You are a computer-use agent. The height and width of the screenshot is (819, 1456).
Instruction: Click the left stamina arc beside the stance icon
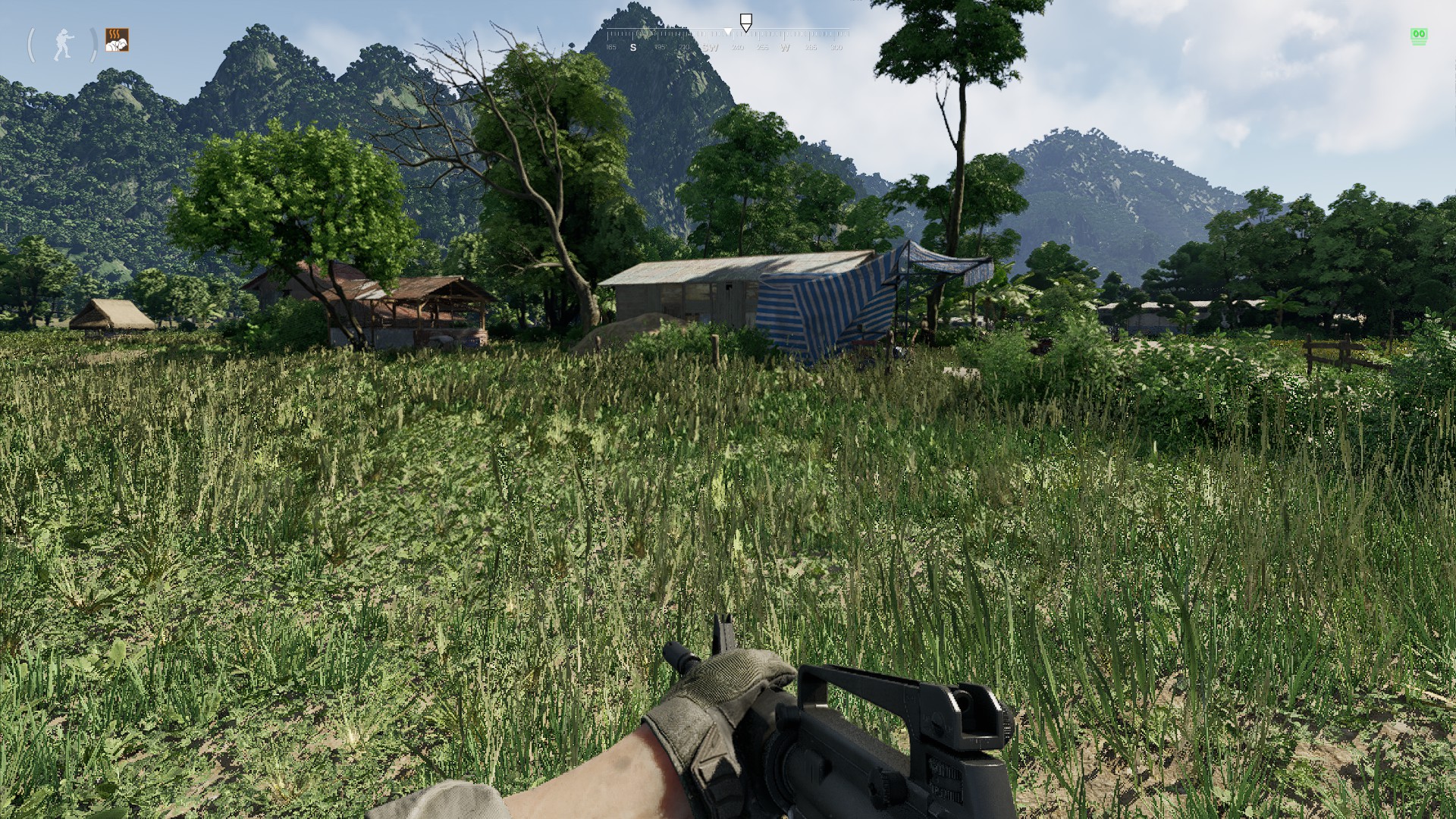tap(32, 44)
